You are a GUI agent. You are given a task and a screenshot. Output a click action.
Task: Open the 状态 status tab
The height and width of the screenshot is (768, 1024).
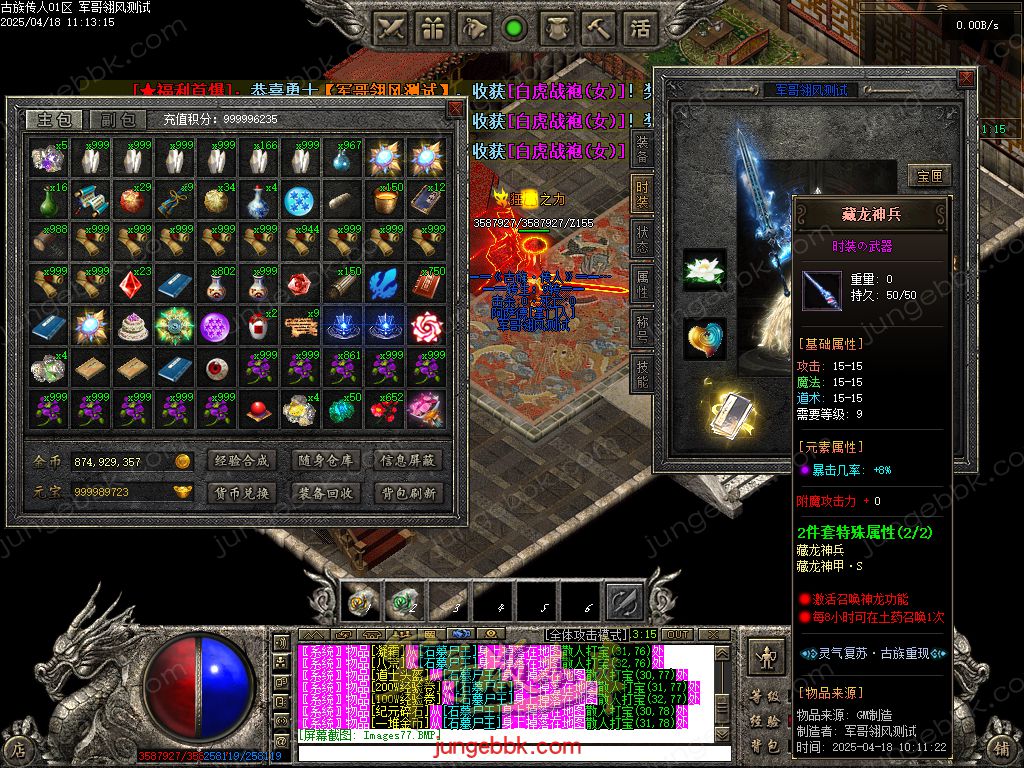point(641,237)
